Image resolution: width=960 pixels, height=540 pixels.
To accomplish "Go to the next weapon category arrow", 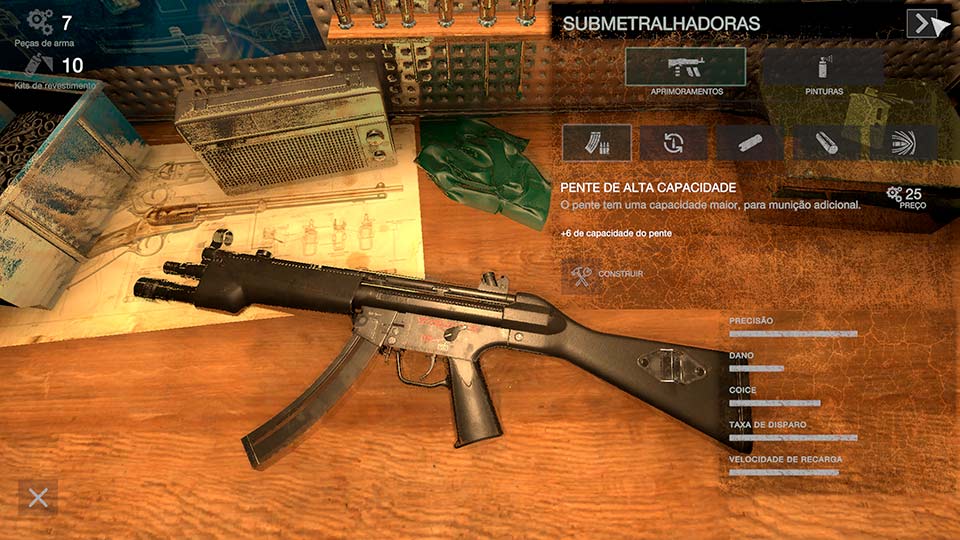I will [921, 23].
